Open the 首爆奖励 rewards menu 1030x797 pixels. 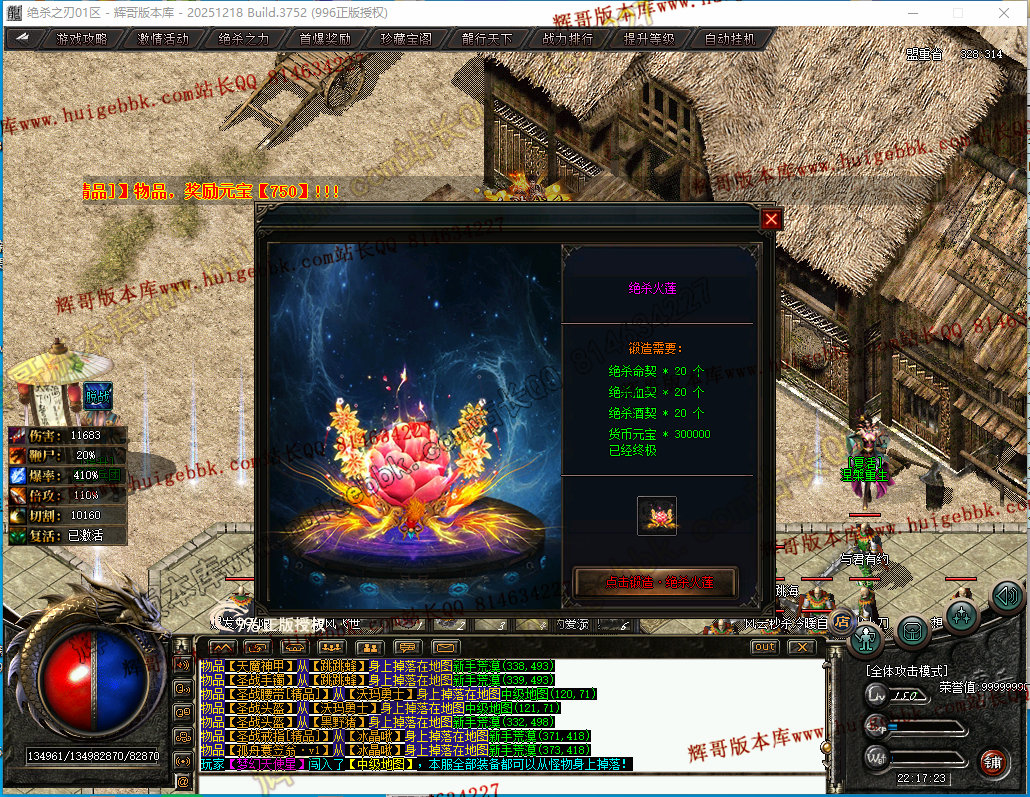point(325,39)
